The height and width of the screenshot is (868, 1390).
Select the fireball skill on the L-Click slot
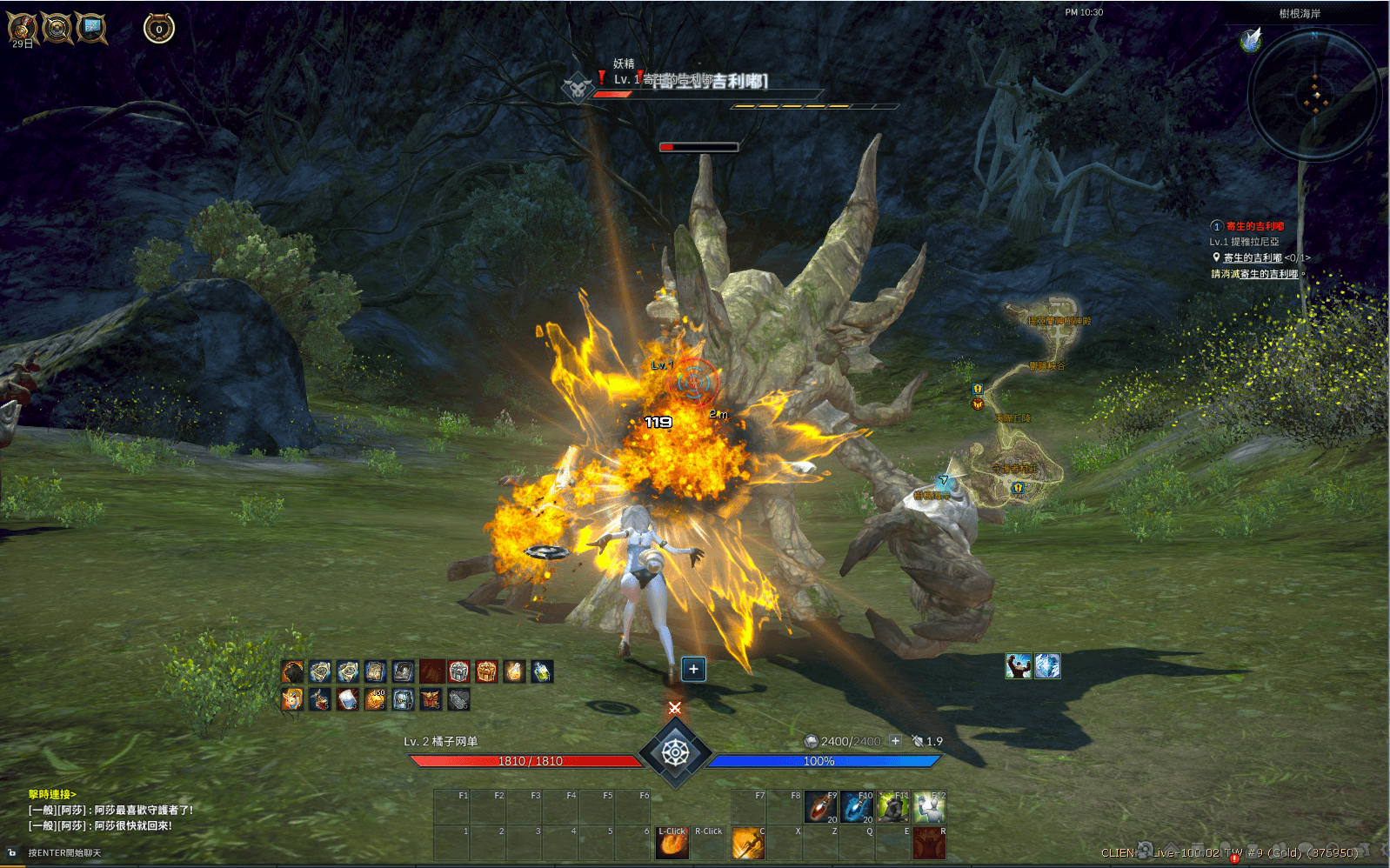672,843
